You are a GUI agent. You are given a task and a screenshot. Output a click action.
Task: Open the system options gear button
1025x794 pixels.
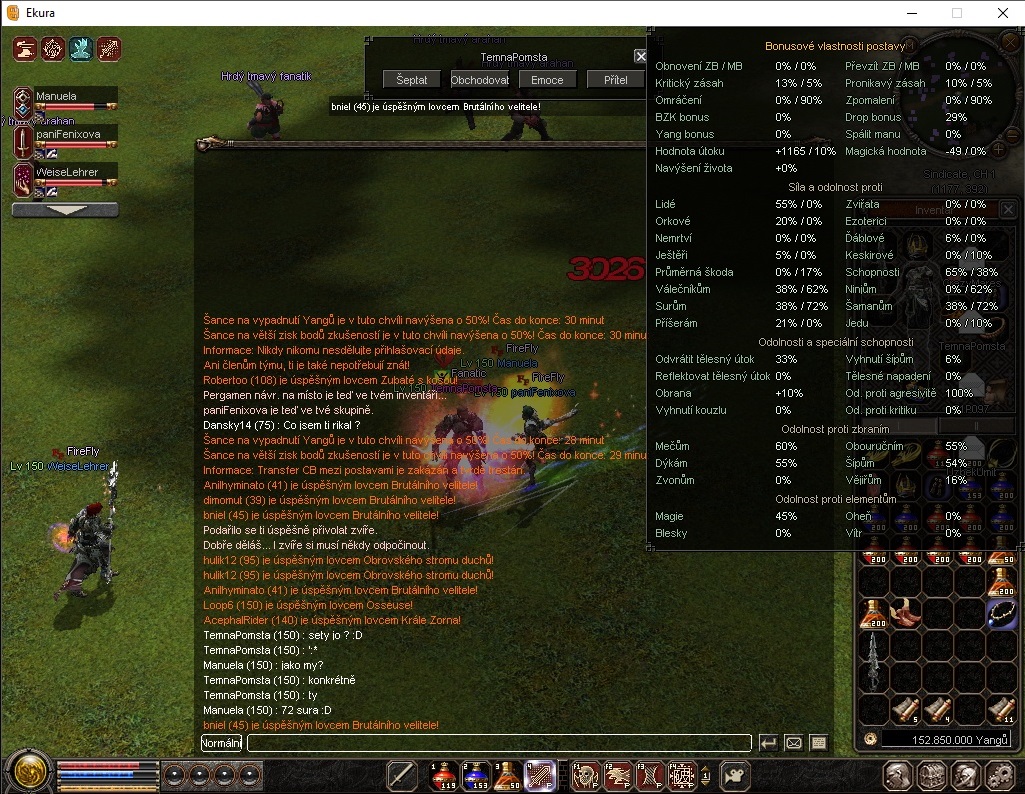(x=1000, y=775)
